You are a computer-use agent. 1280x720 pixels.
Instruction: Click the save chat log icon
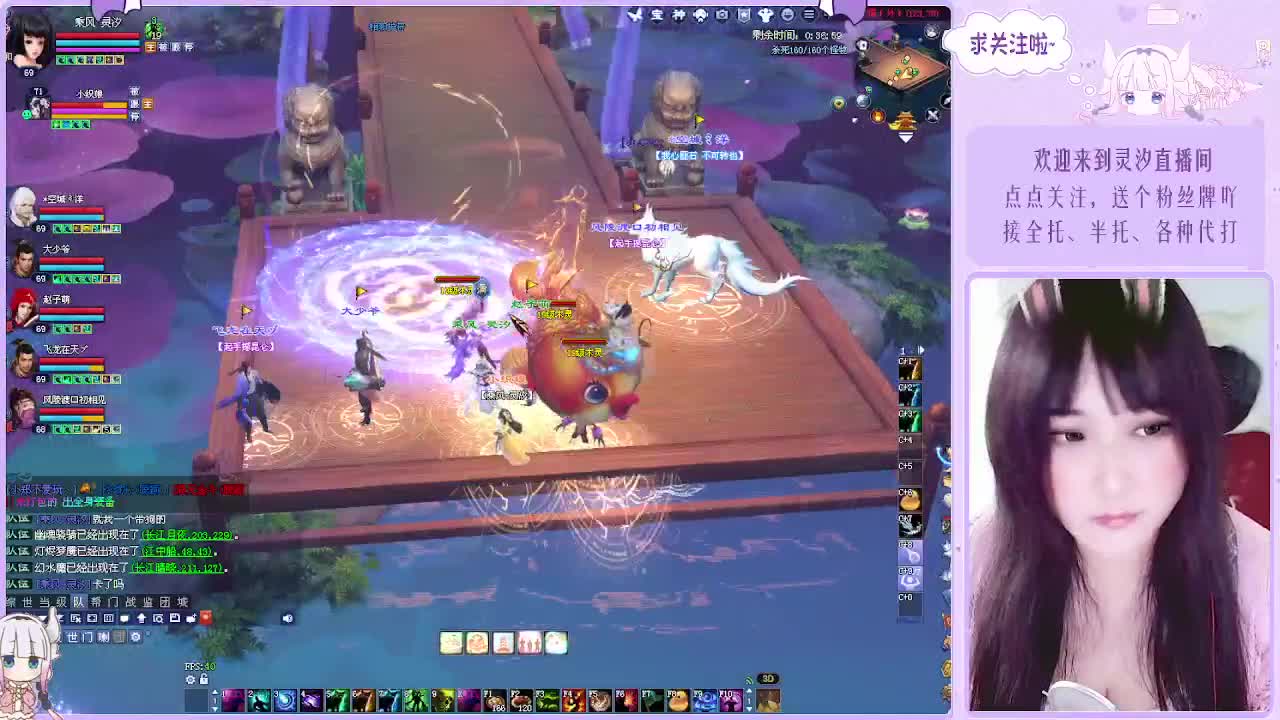click(x=175, y=617)
